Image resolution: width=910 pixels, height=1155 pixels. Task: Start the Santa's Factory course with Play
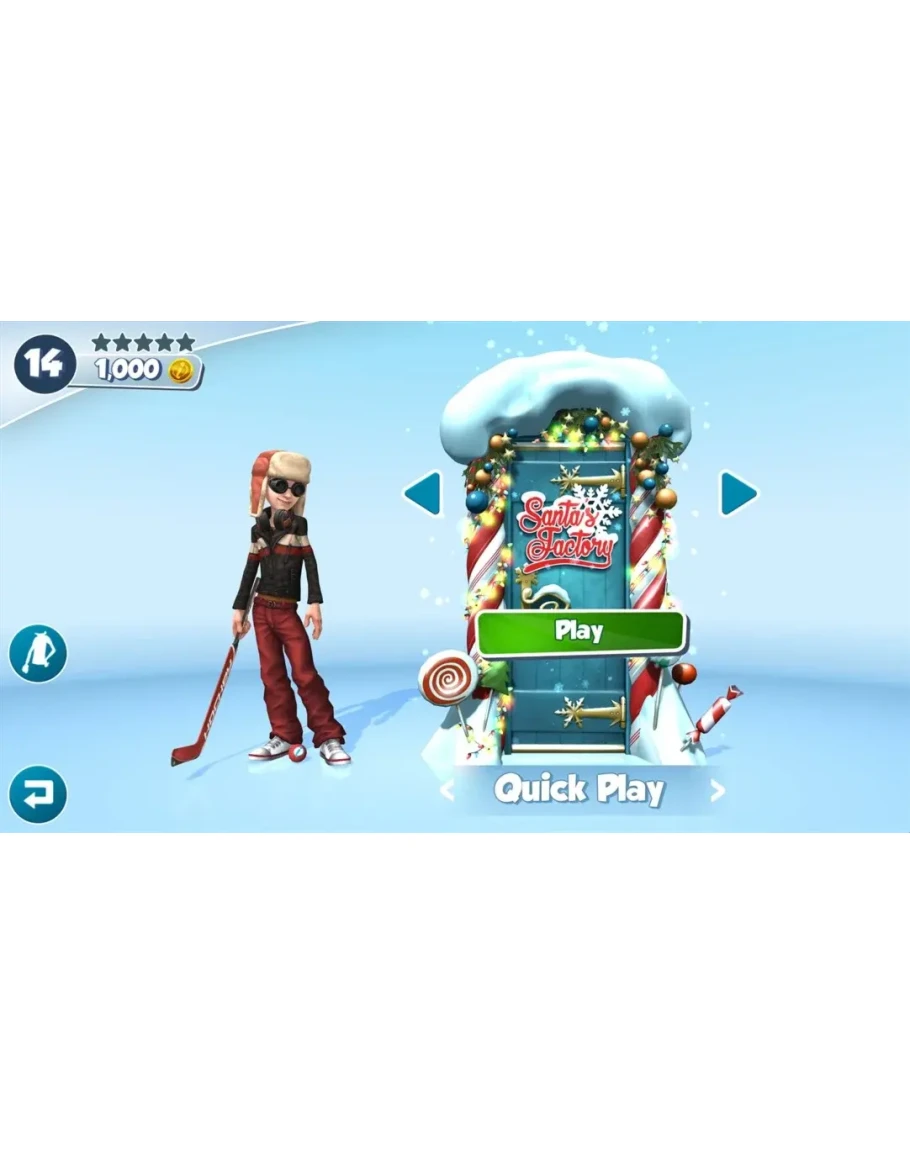(x=580, y=632)
